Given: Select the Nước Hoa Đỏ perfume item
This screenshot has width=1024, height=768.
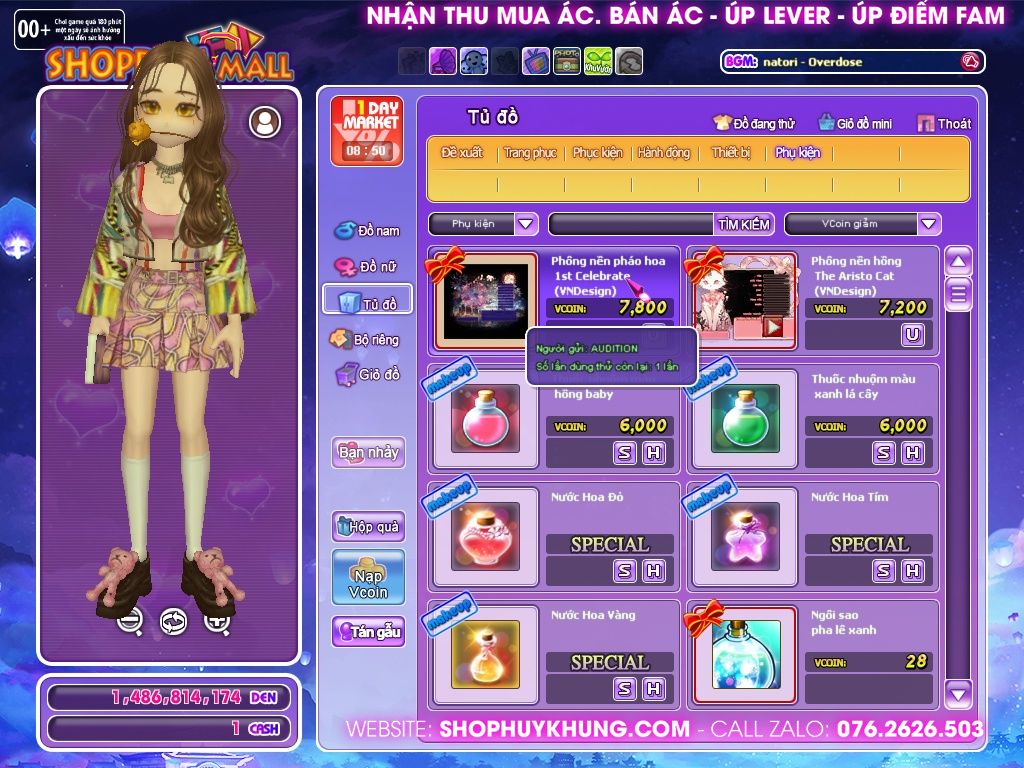Looking at the screenshot, I should pos(485,536).
